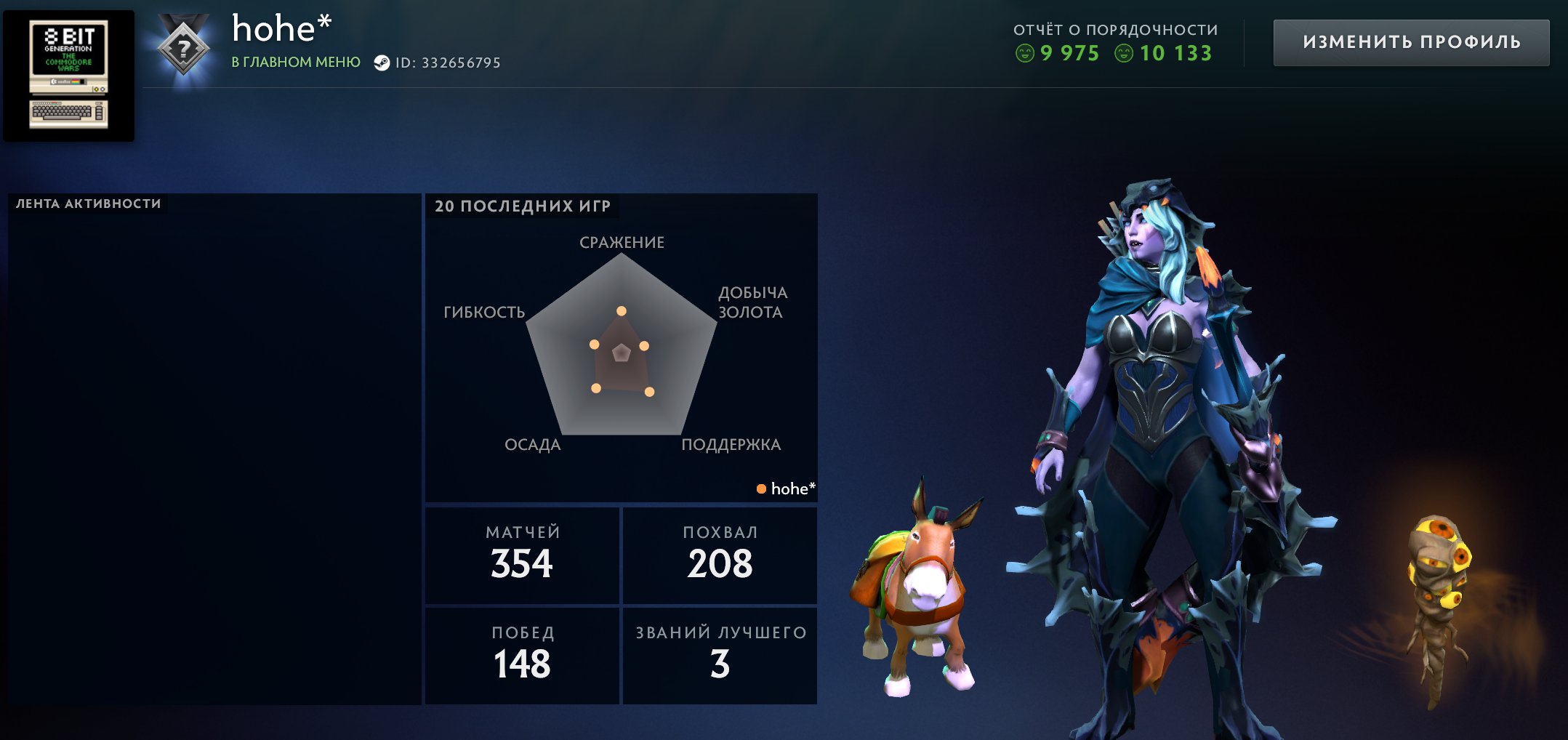Select the unranked medal badge
1568x740 pixels.
(183, 49)
